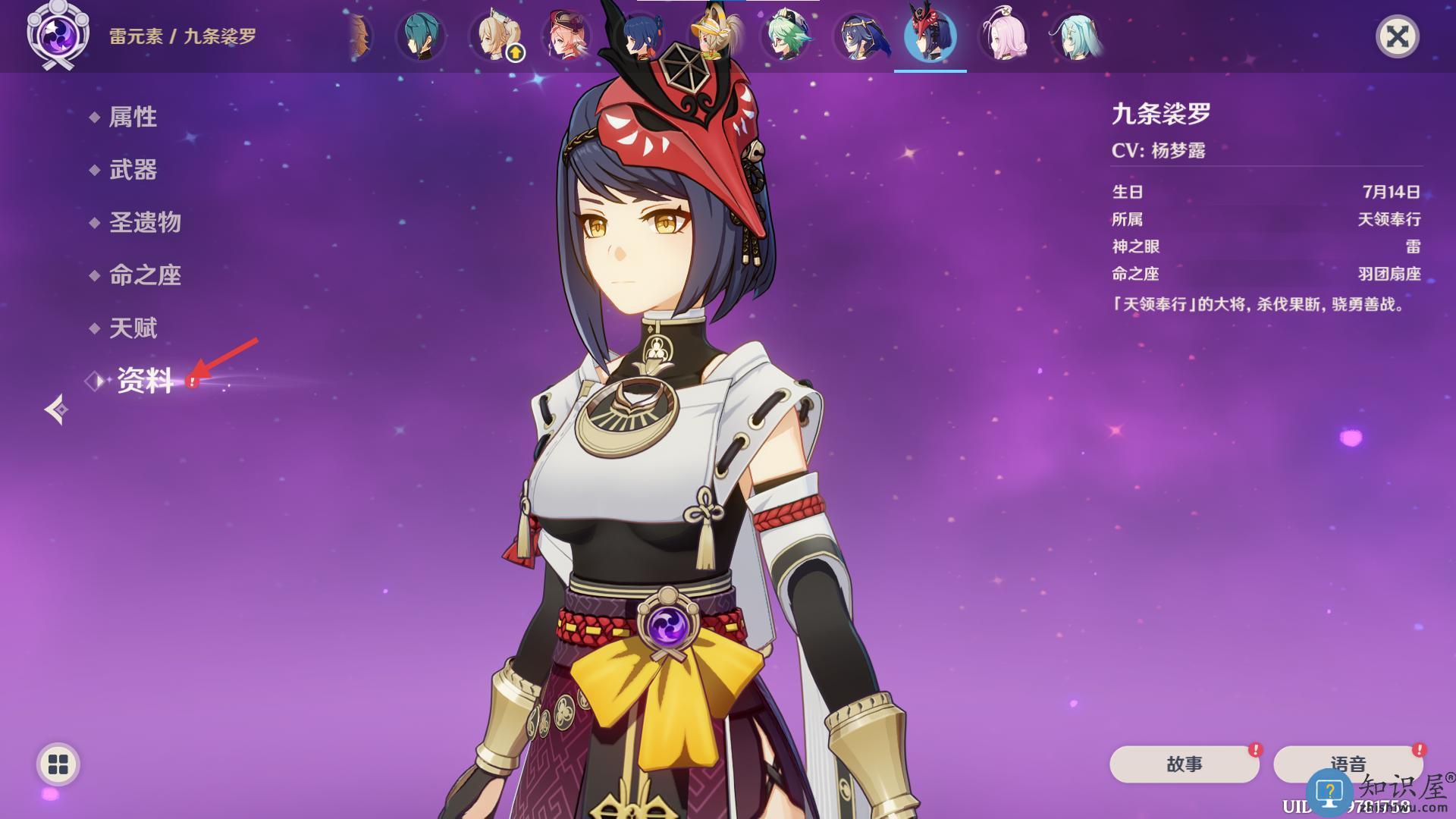Viewport: 1456px width, 819px height.
Task: Select the 武器 (Weapon) menu entry
Action: [x=133, y=170]
